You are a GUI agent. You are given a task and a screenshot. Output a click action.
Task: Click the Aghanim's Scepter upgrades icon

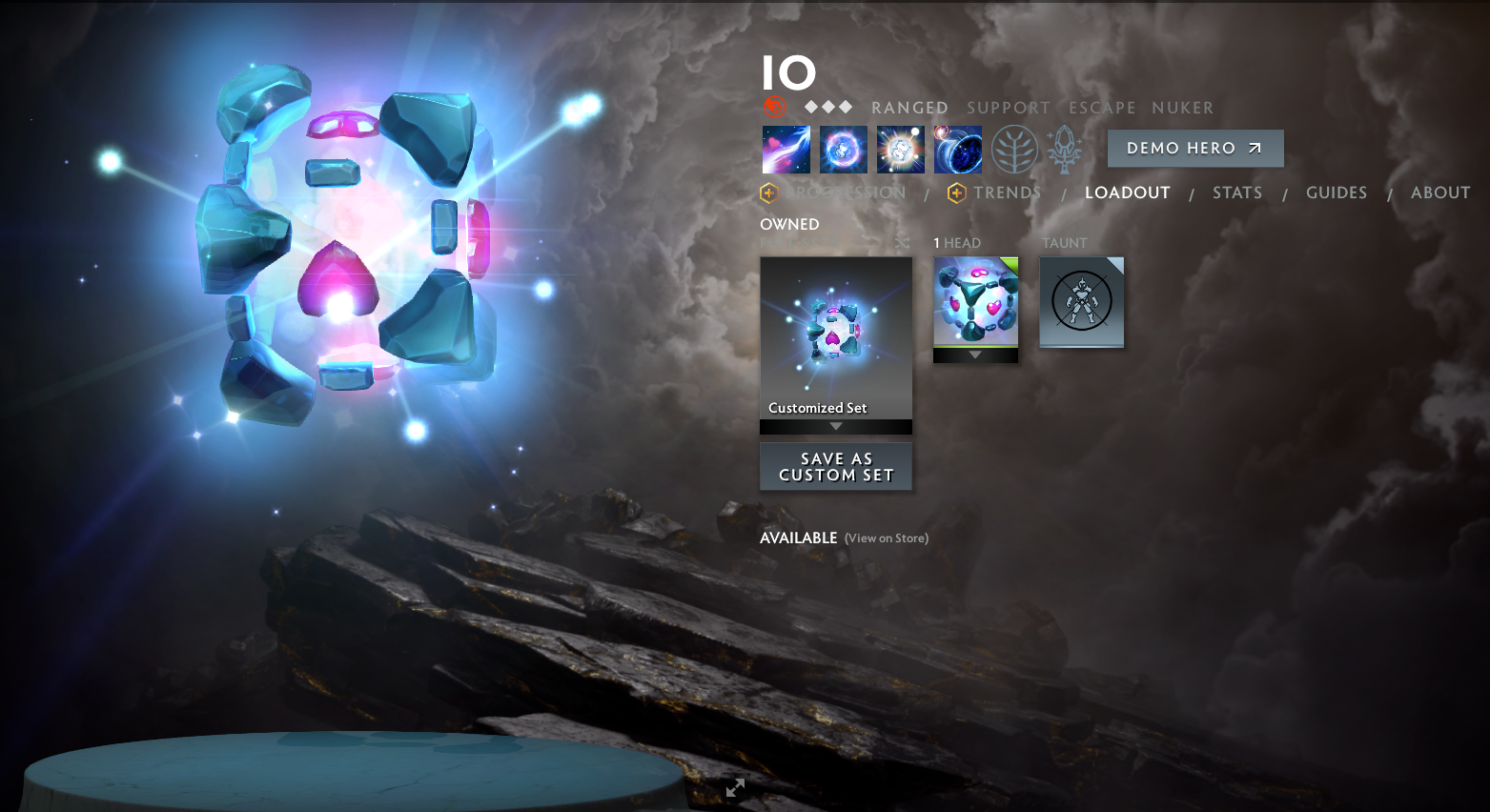[1065, 149]
